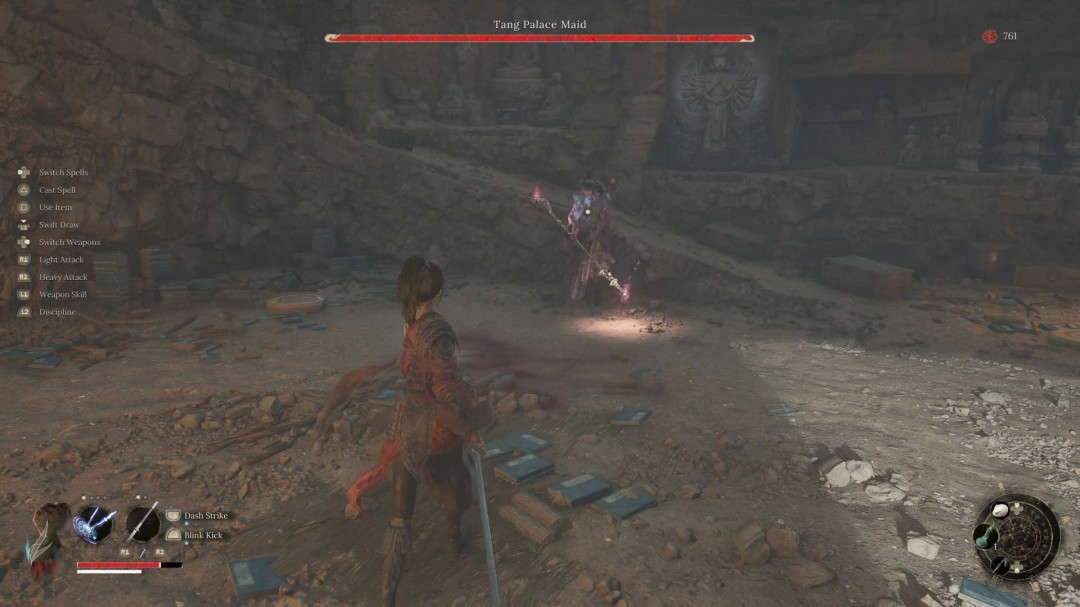This screenshot has width=1080, height=607.
Task: Select the lightning blade weapon slot
Action: pyautogui.click(x=93, y=524)
